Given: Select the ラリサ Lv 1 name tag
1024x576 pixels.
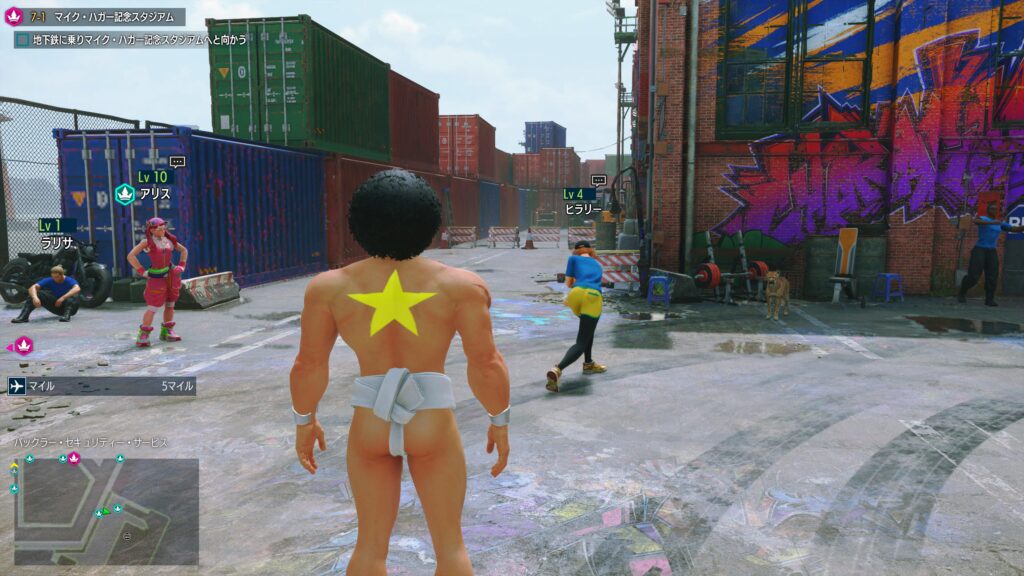Looking at the screenshot, I should 57,234.
